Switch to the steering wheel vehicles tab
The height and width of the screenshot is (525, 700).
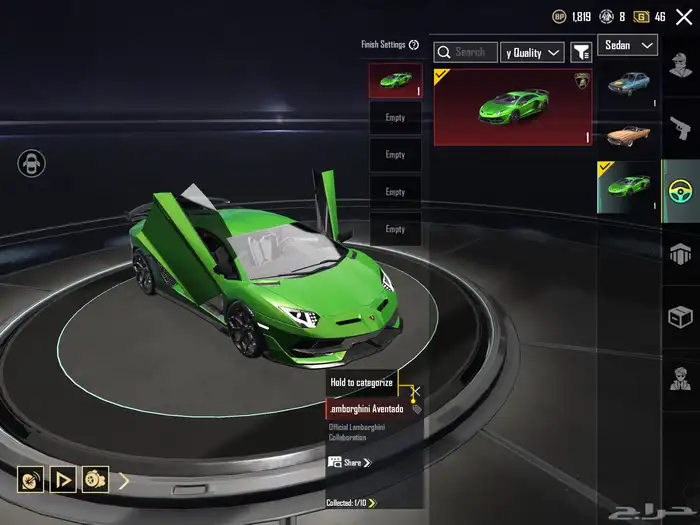(681, 190)
